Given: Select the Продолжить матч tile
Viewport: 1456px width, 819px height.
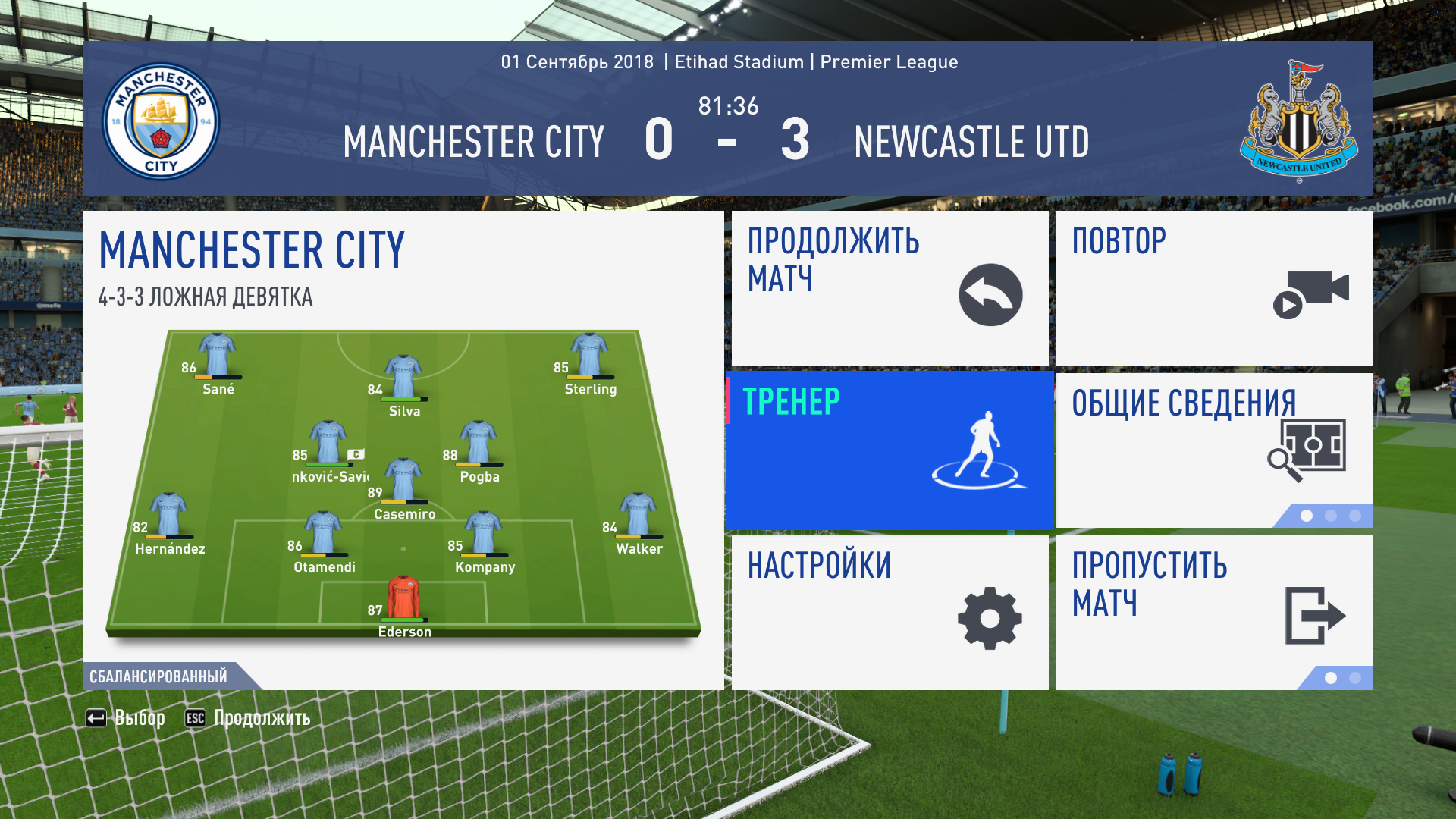Looking at the screenshot, I should [890, 288].
